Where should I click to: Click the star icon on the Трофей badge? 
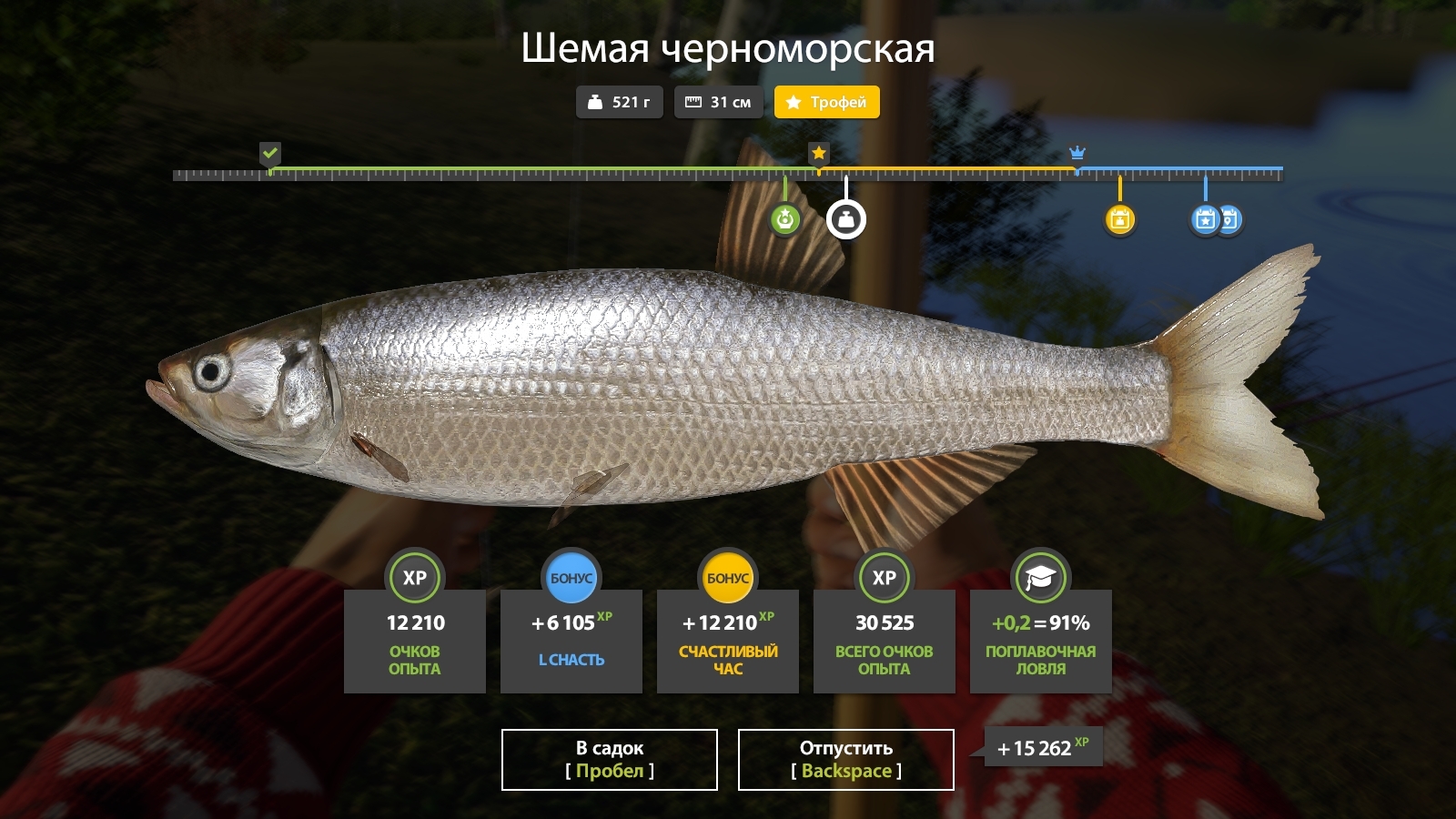794,102
